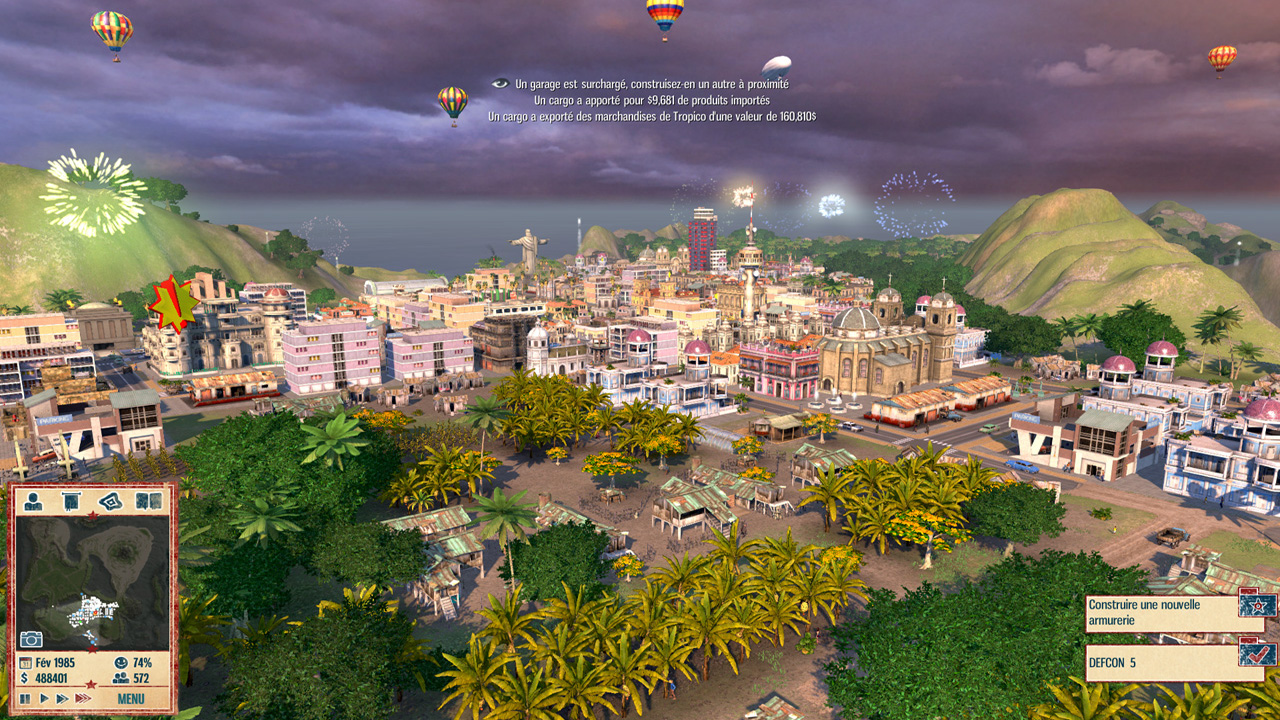The height and width of the screenshot is (720, 1280).
Task: Select the triple-arrow fastest speed
Action: click(x=84, y=698)
